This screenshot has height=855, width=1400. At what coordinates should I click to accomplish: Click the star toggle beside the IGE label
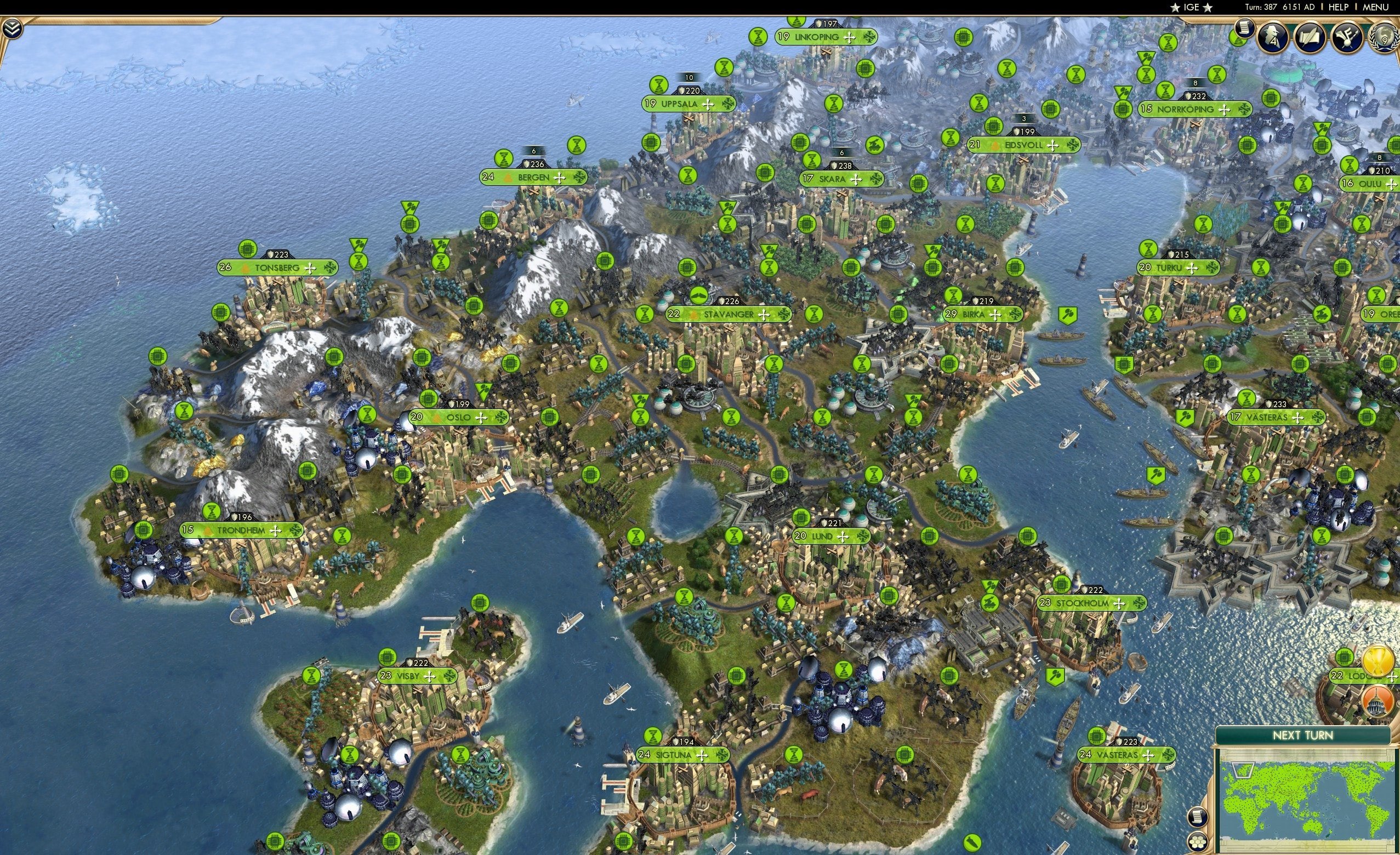coord(1176,7)
